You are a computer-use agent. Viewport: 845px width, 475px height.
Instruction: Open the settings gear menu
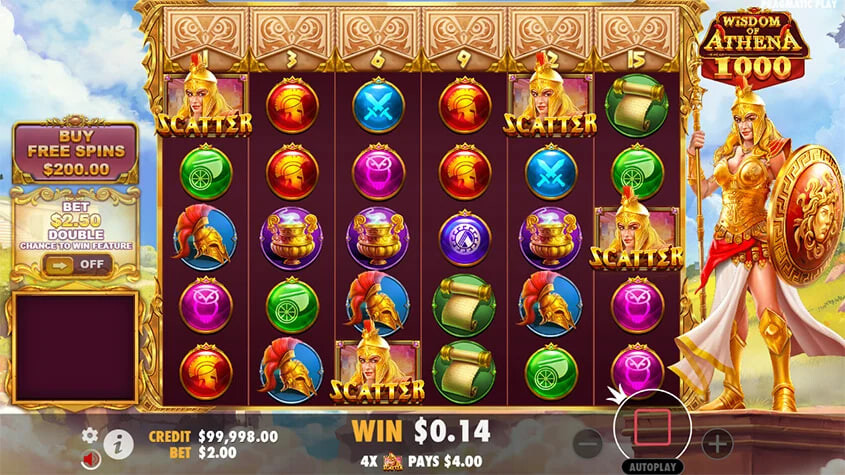pos(90,435)
